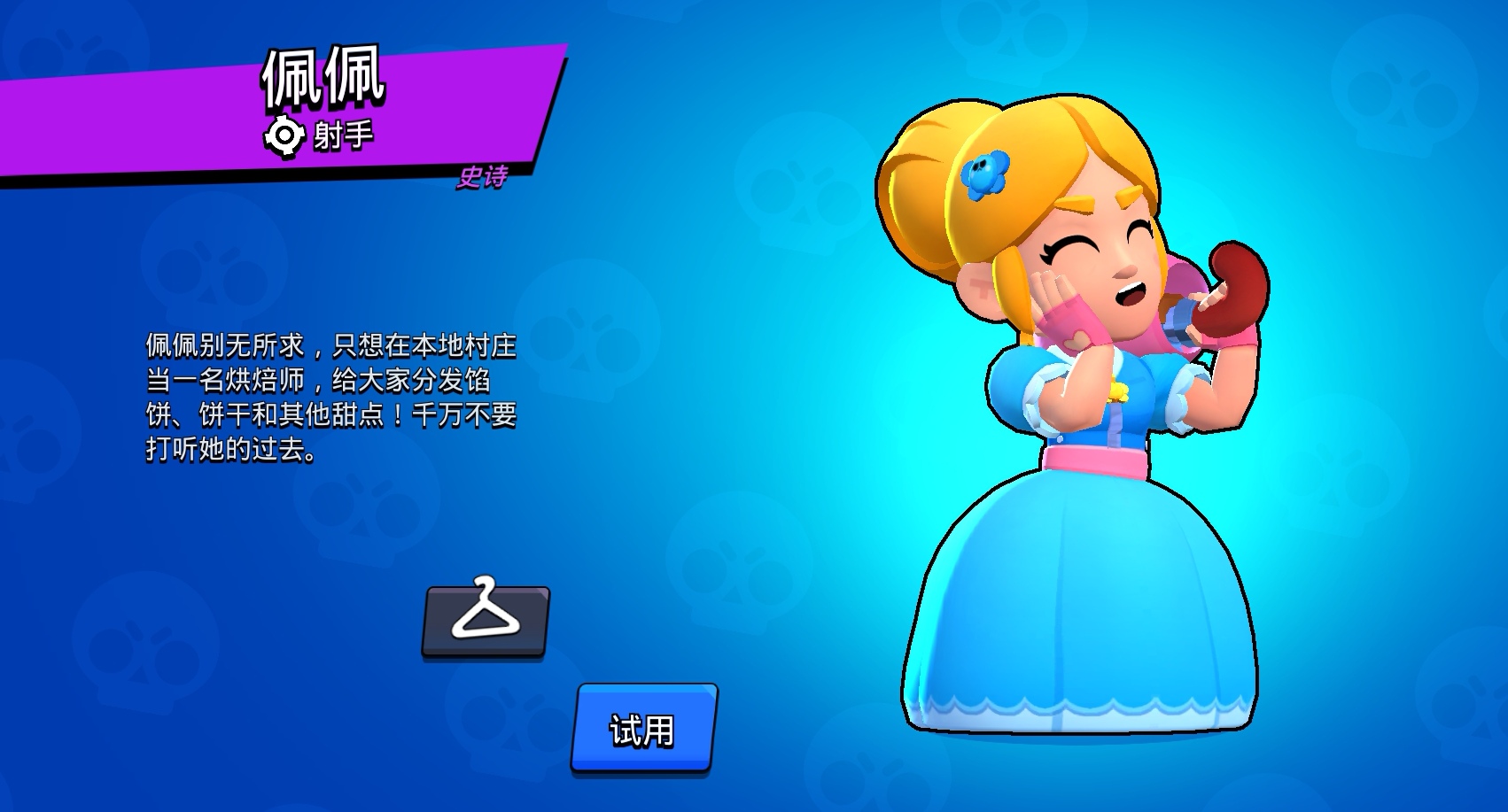The image size is (1508, 812).
Task: Click the 射手 role label entry
Action: pyautogui.click(x=344, y=135)
